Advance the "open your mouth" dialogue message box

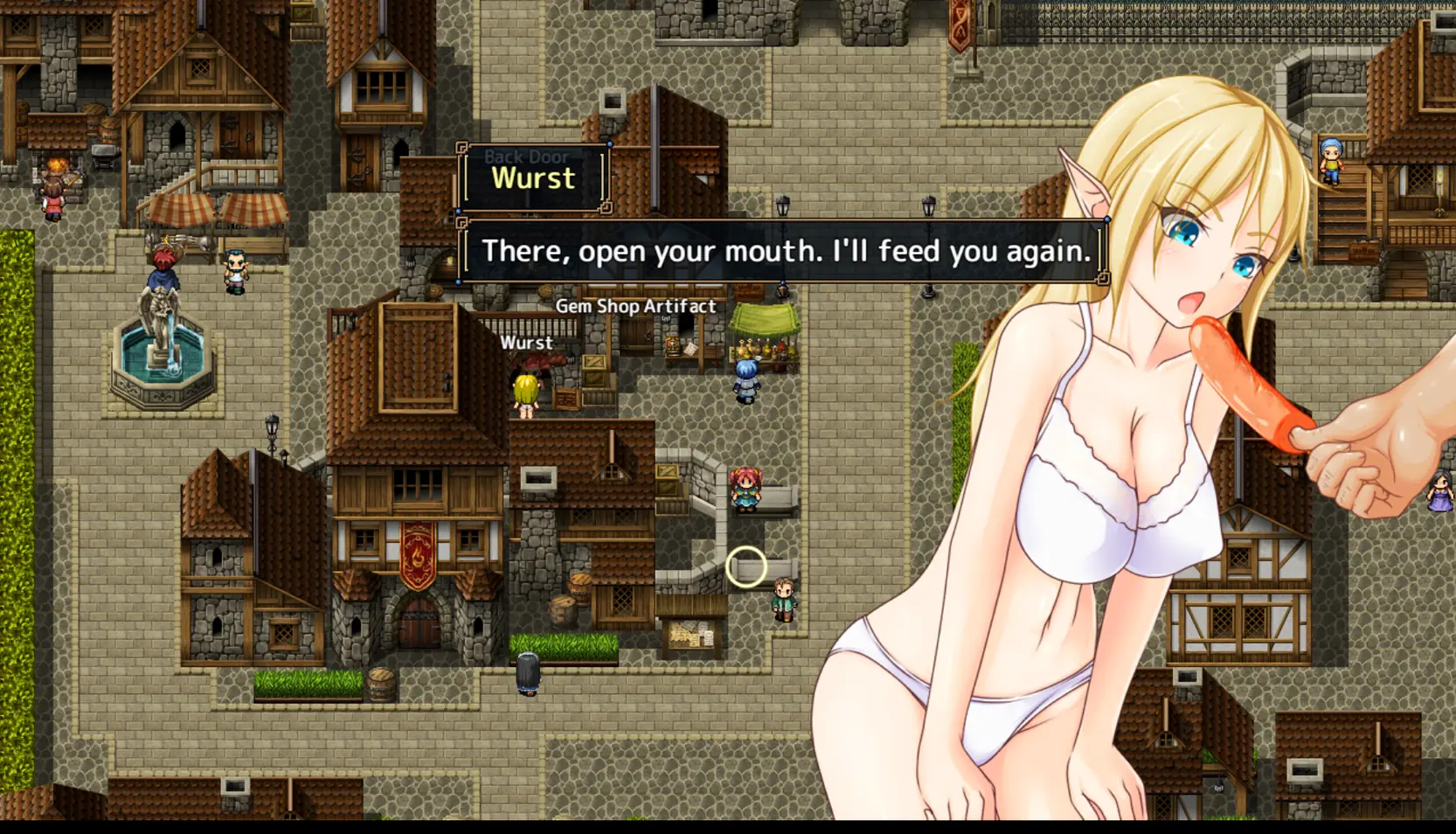click(784, 252)
